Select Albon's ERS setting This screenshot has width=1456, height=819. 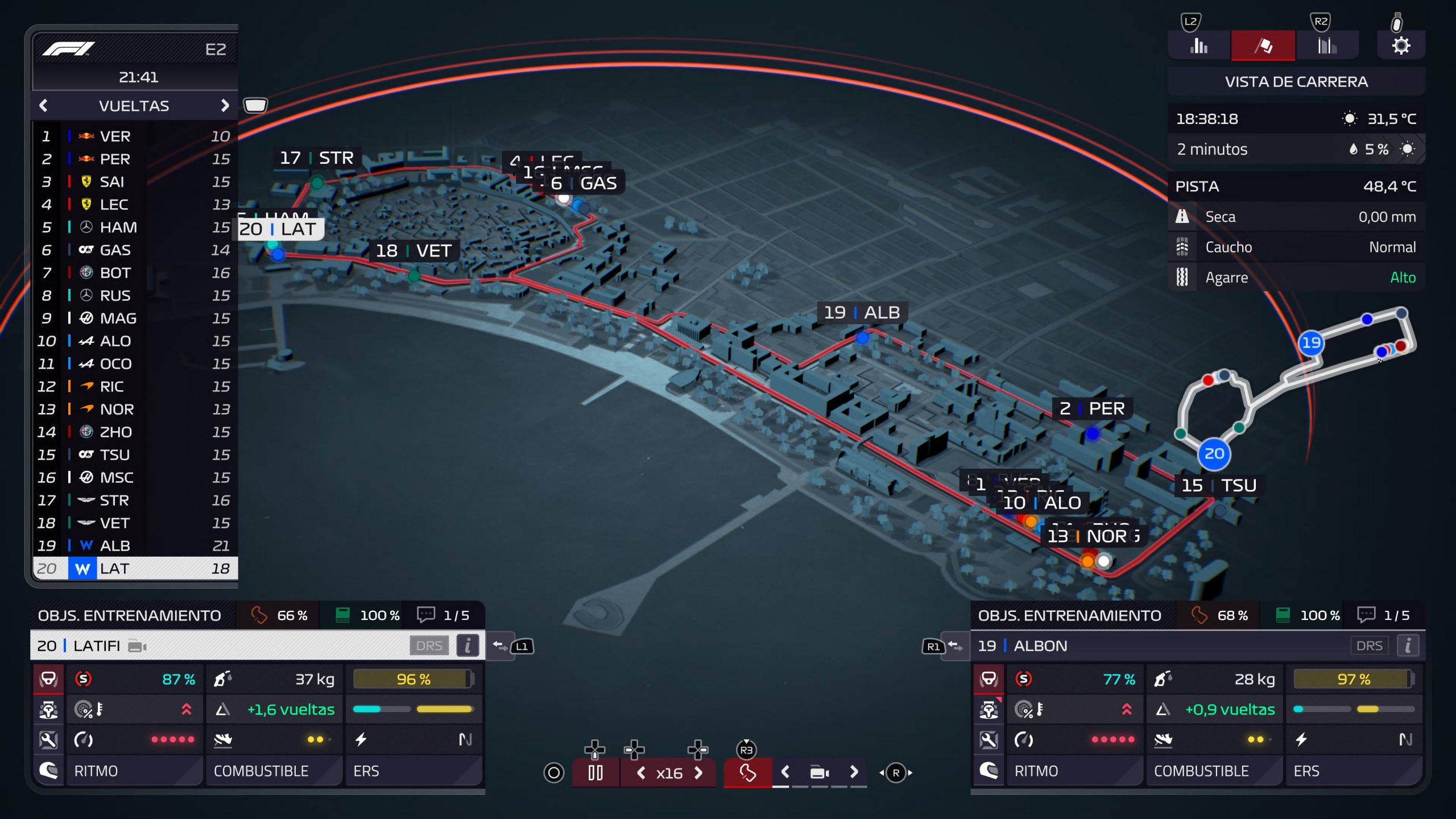(x=1354, y=771)
